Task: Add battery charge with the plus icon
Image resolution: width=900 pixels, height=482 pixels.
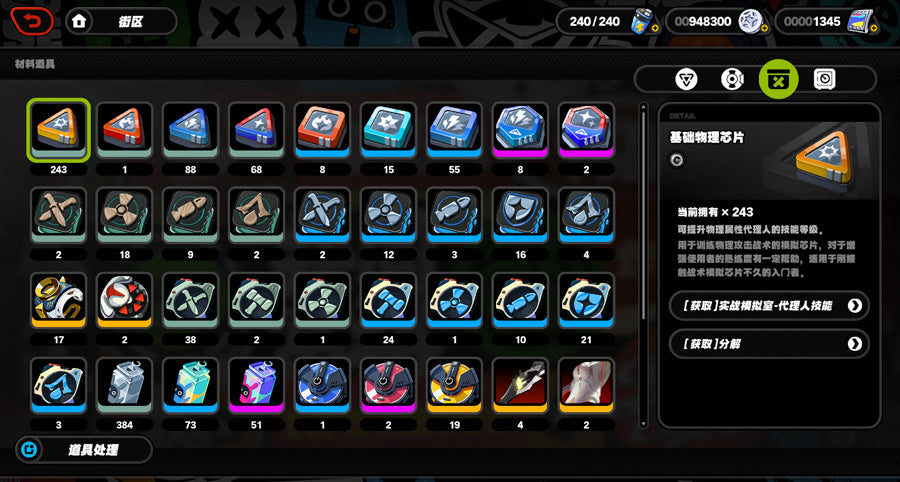Action: click(653, 27)
